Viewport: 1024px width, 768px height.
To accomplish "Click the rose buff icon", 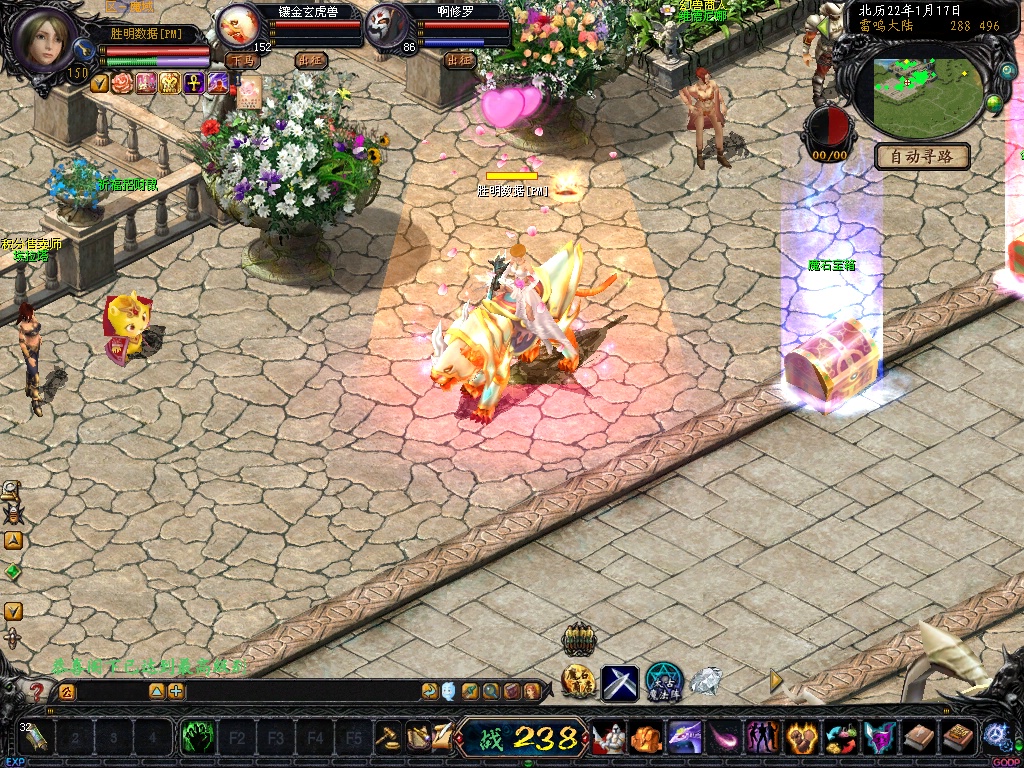I will click(x=122, y=83).
